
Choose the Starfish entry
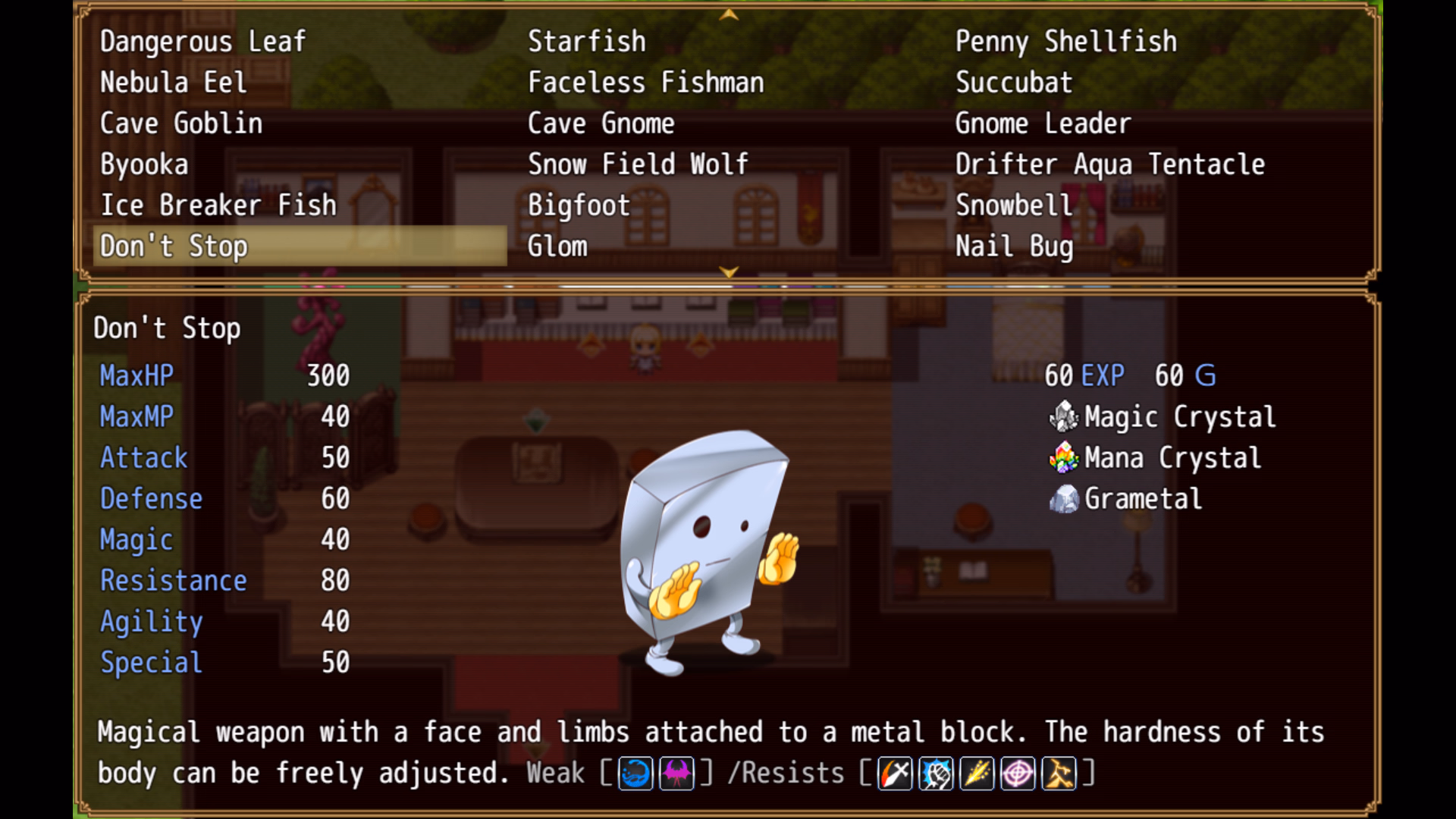[586, 42]
